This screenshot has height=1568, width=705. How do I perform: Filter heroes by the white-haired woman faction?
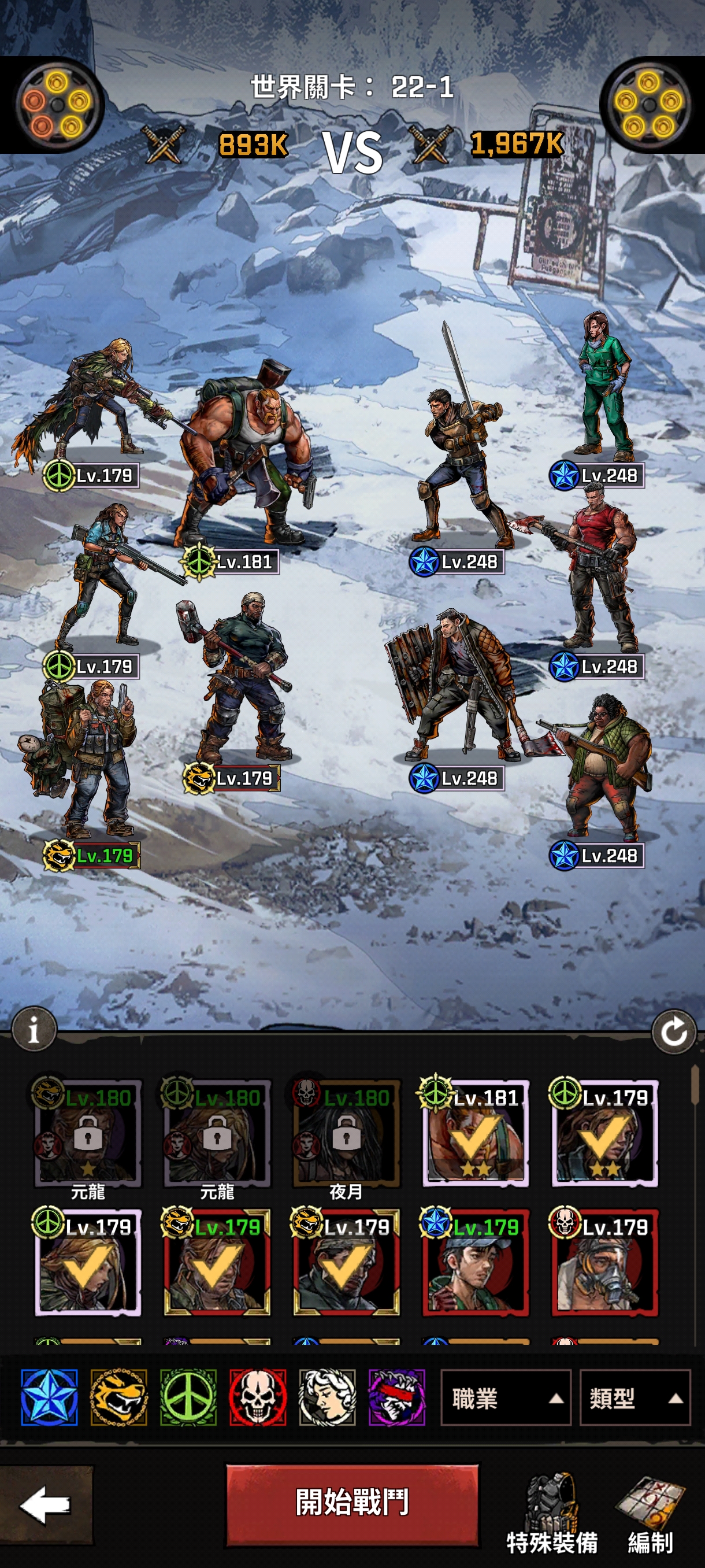click(327, 1397)
